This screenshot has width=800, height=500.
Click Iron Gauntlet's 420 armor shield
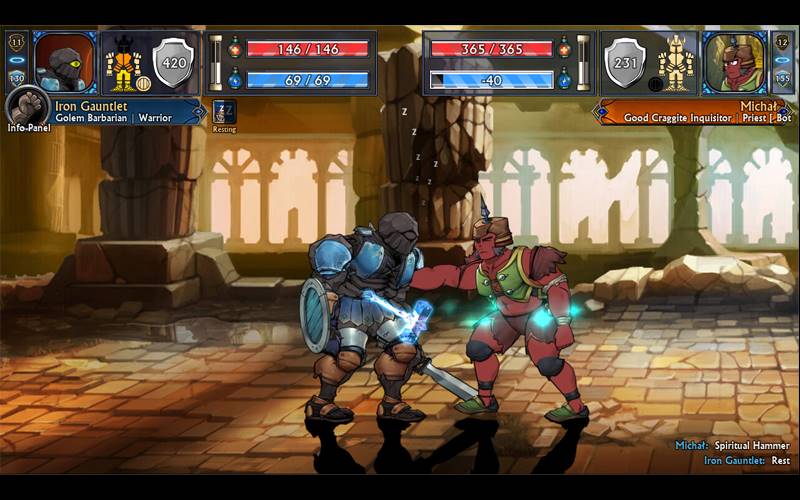(173, 62)
